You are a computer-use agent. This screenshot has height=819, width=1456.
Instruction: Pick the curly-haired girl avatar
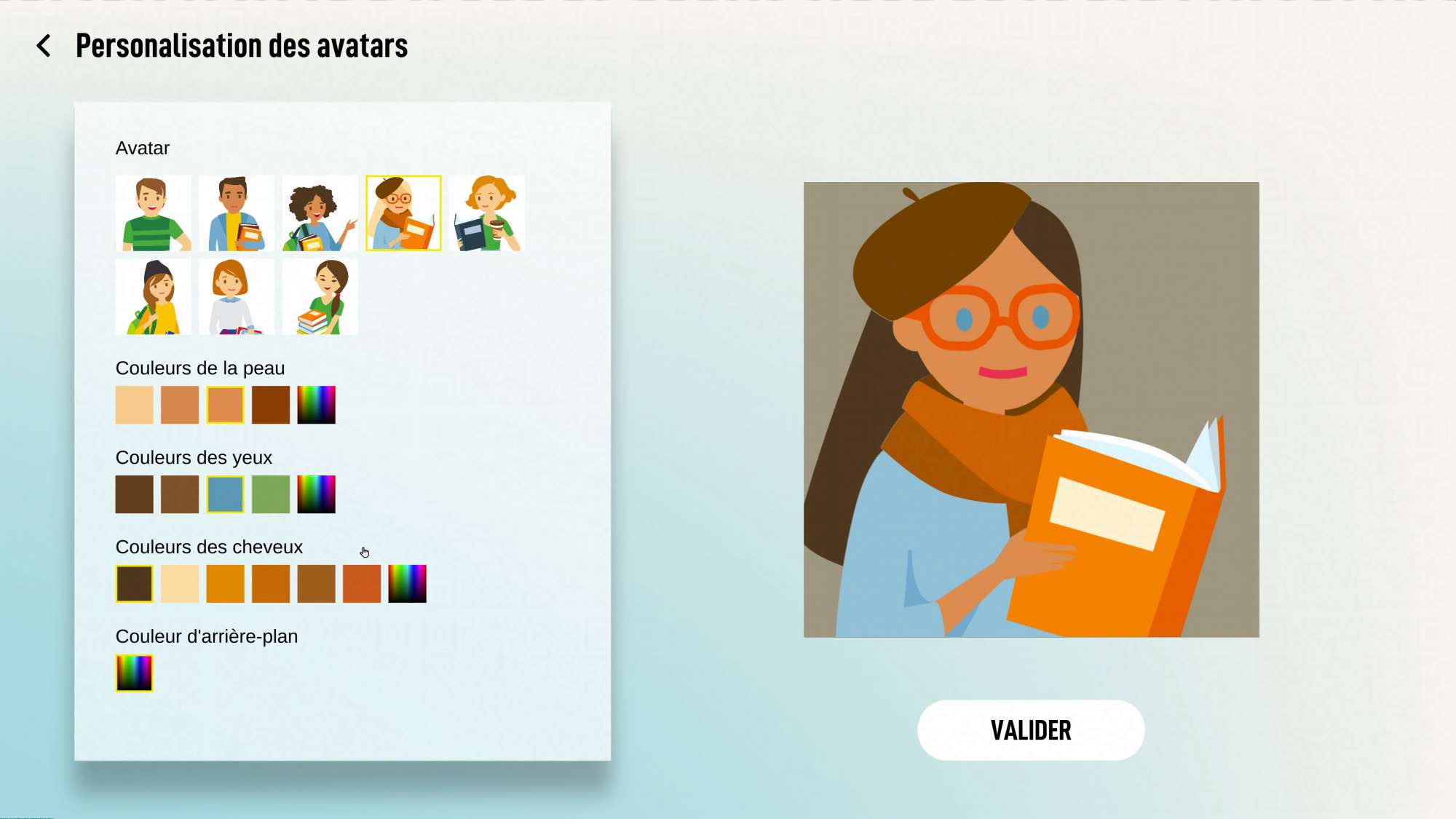[x=320, y=213]
